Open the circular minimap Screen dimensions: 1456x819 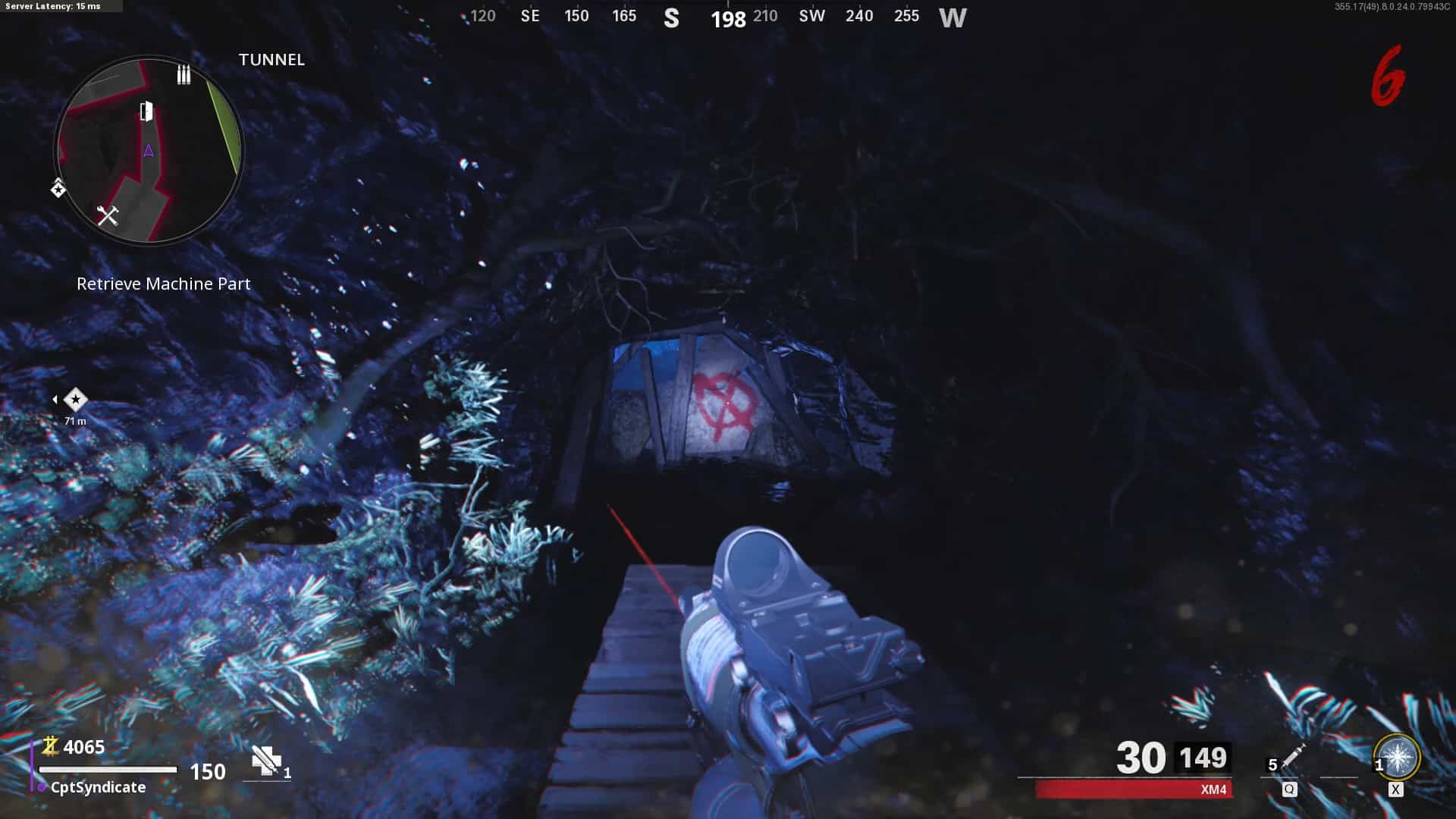coord(149,150)
